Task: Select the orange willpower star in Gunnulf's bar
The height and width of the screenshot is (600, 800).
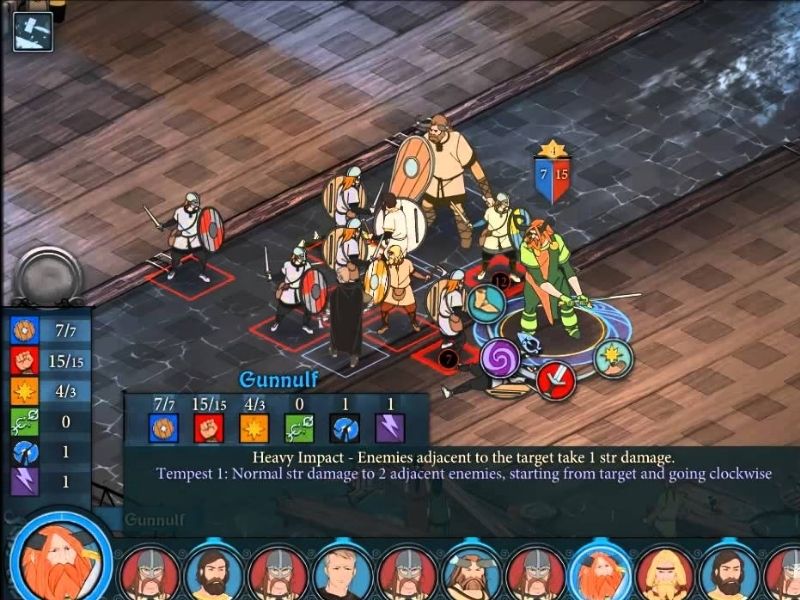Action: point(254,427)
